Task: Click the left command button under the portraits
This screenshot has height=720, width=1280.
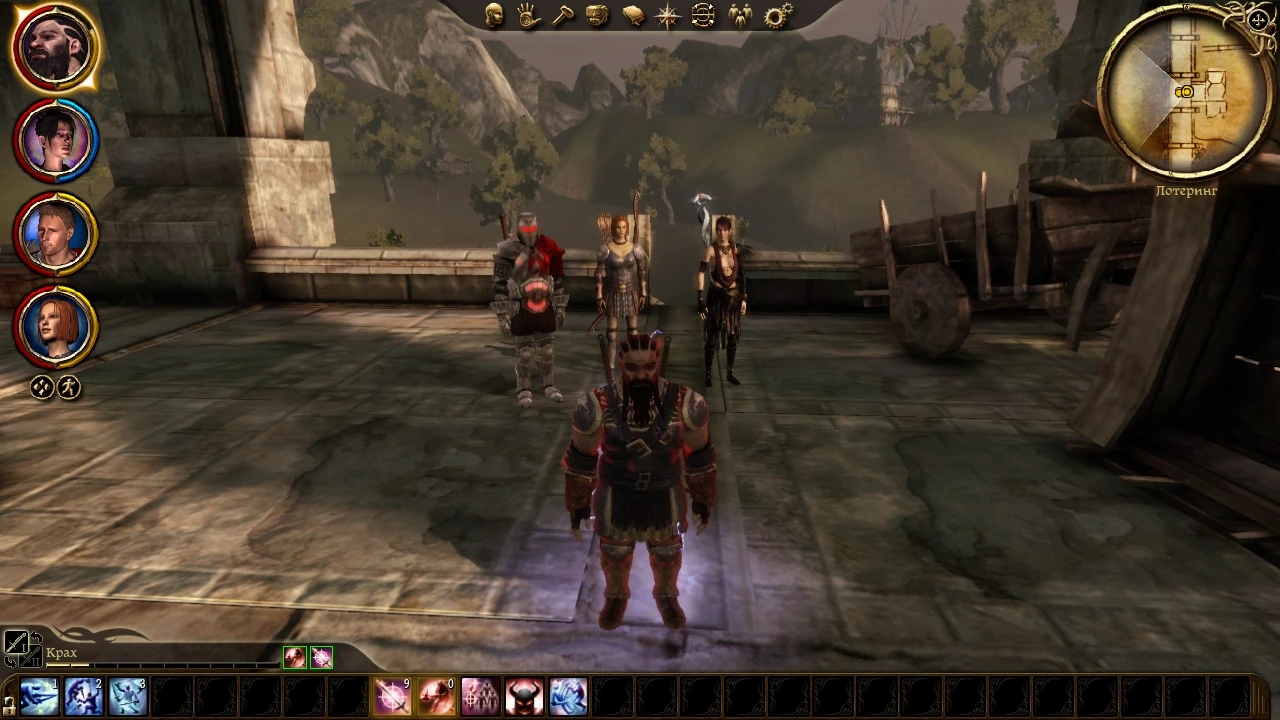Action: coord(41,387)
